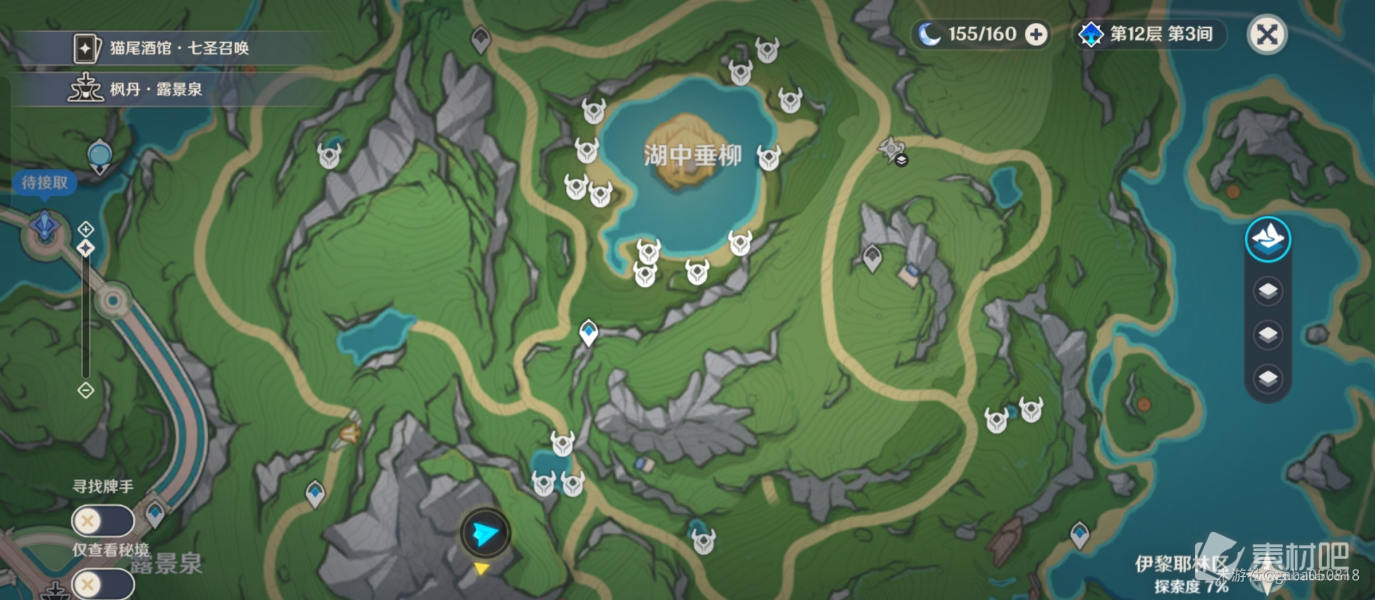
Task: Click the map zoom slider handle
Action: point(86,247)
